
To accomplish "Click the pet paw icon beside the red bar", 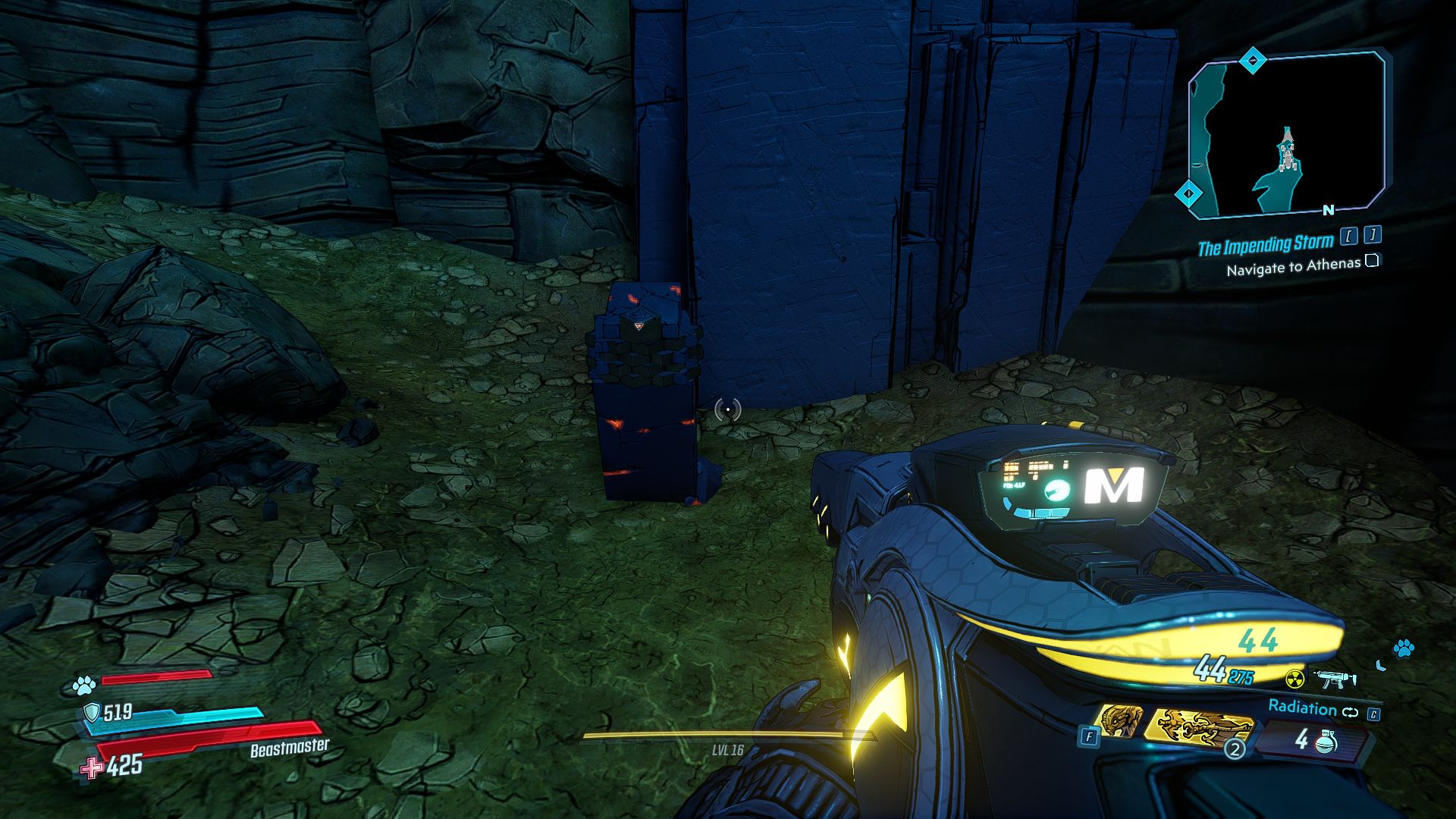I will pos(83,686).
